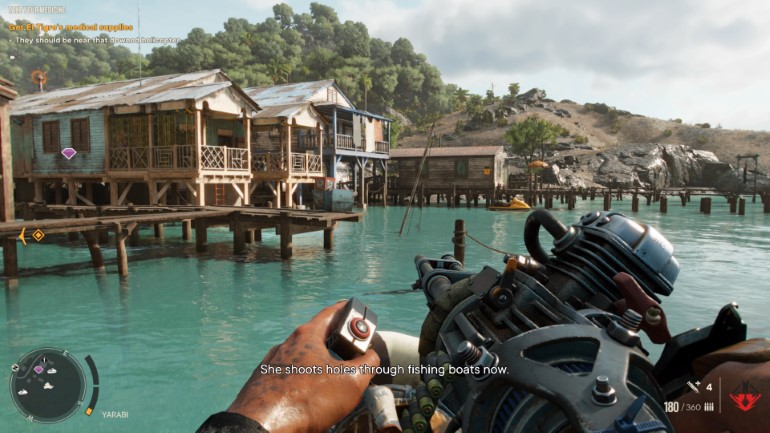Select the orange diamond objective marker

[38, 235]
